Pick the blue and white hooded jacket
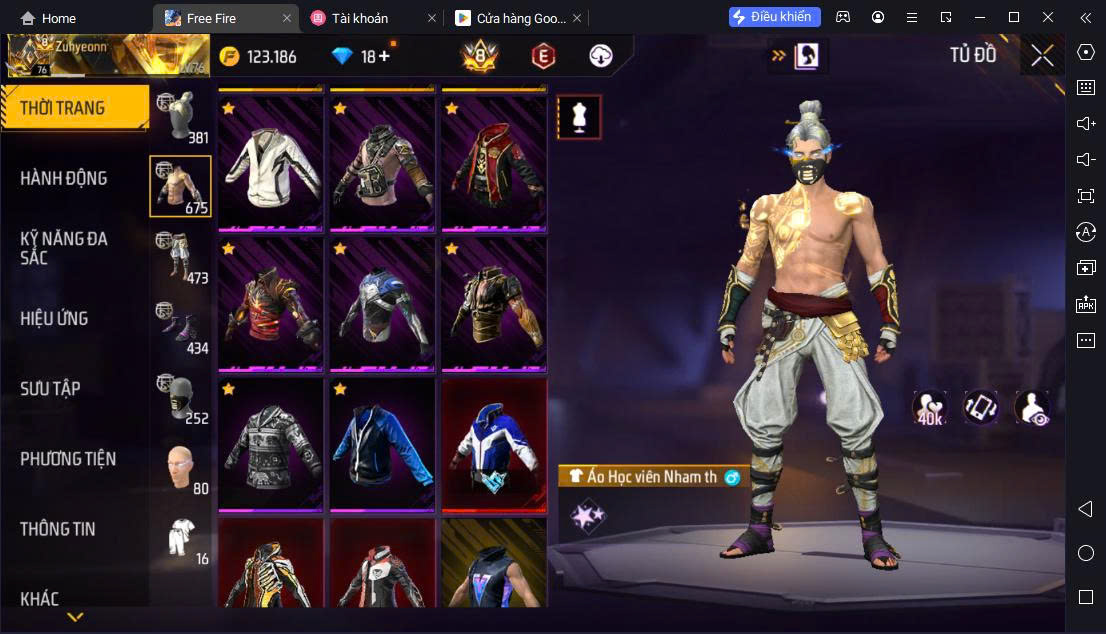1106x634 pixels. [x=494, y=443]
